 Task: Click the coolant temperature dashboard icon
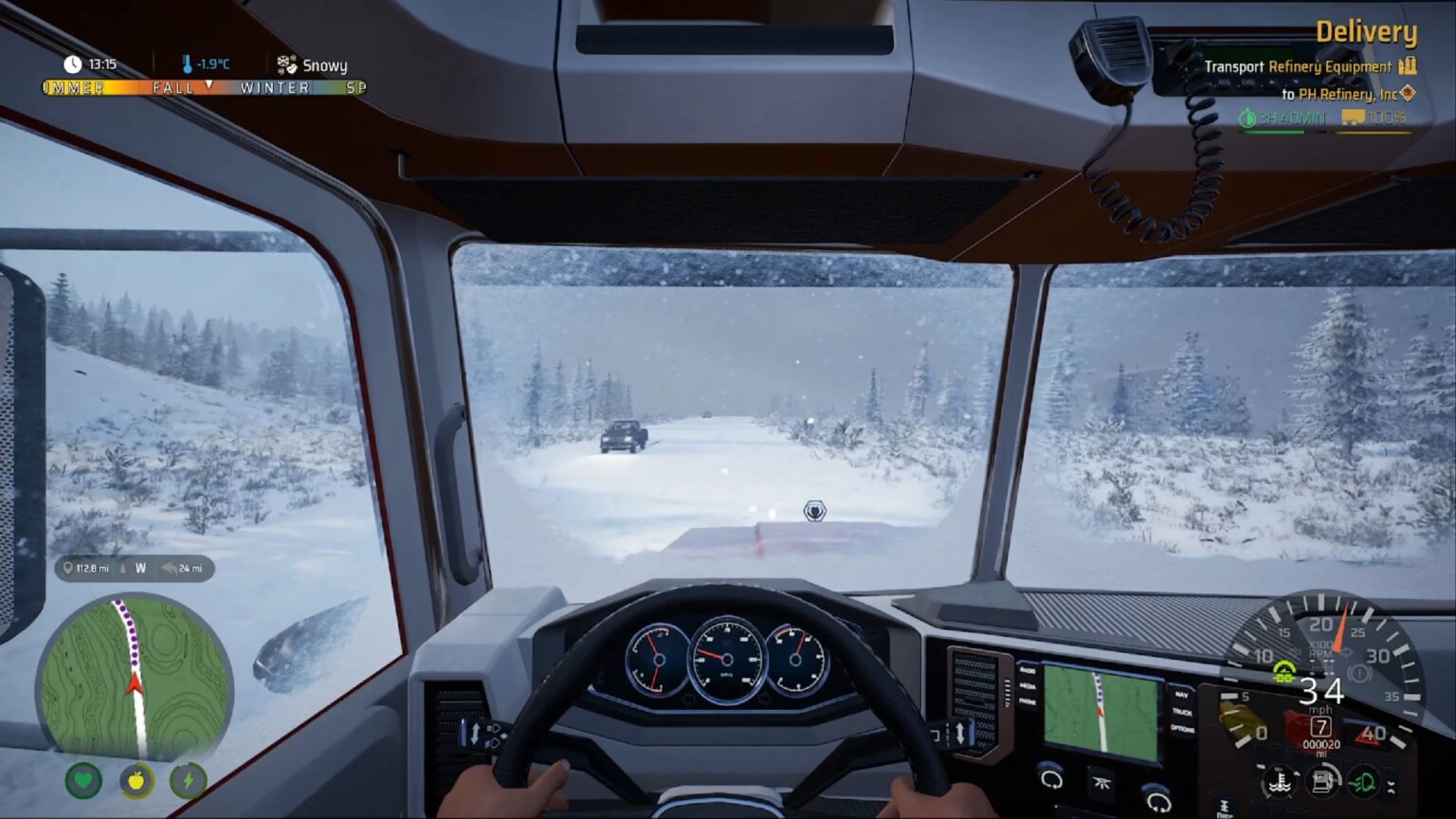coord(1281,782)
